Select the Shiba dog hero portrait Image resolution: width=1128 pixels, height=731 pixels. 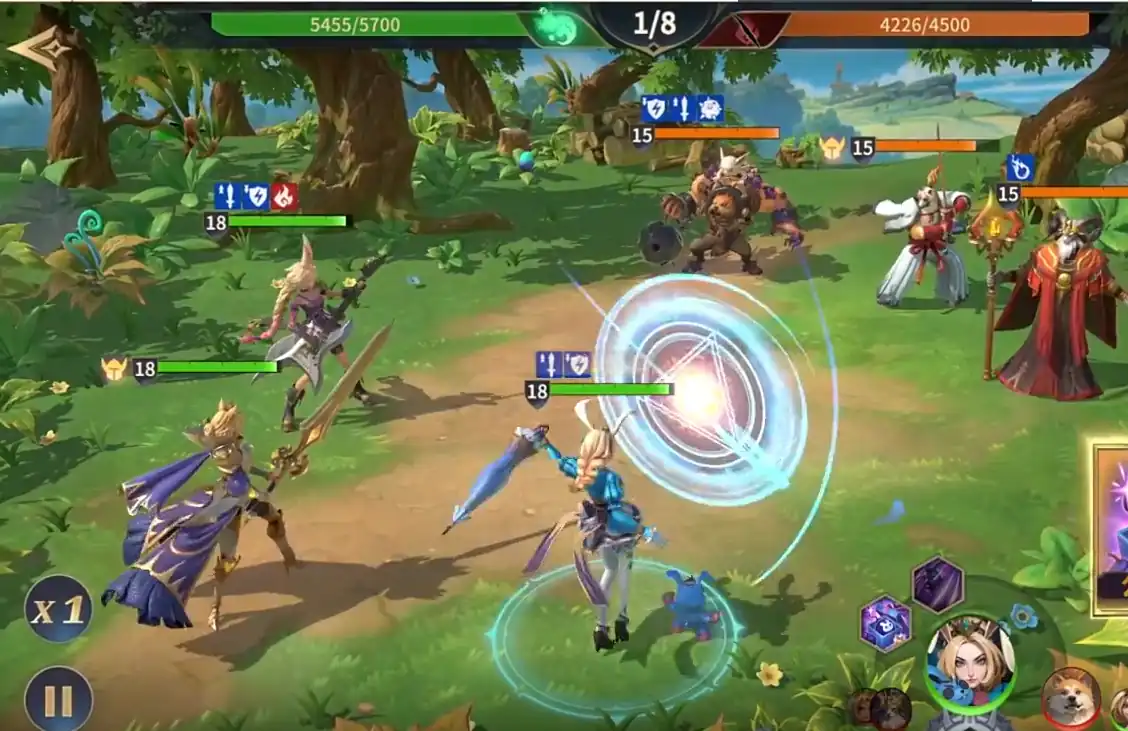(x=1071, y=697)
